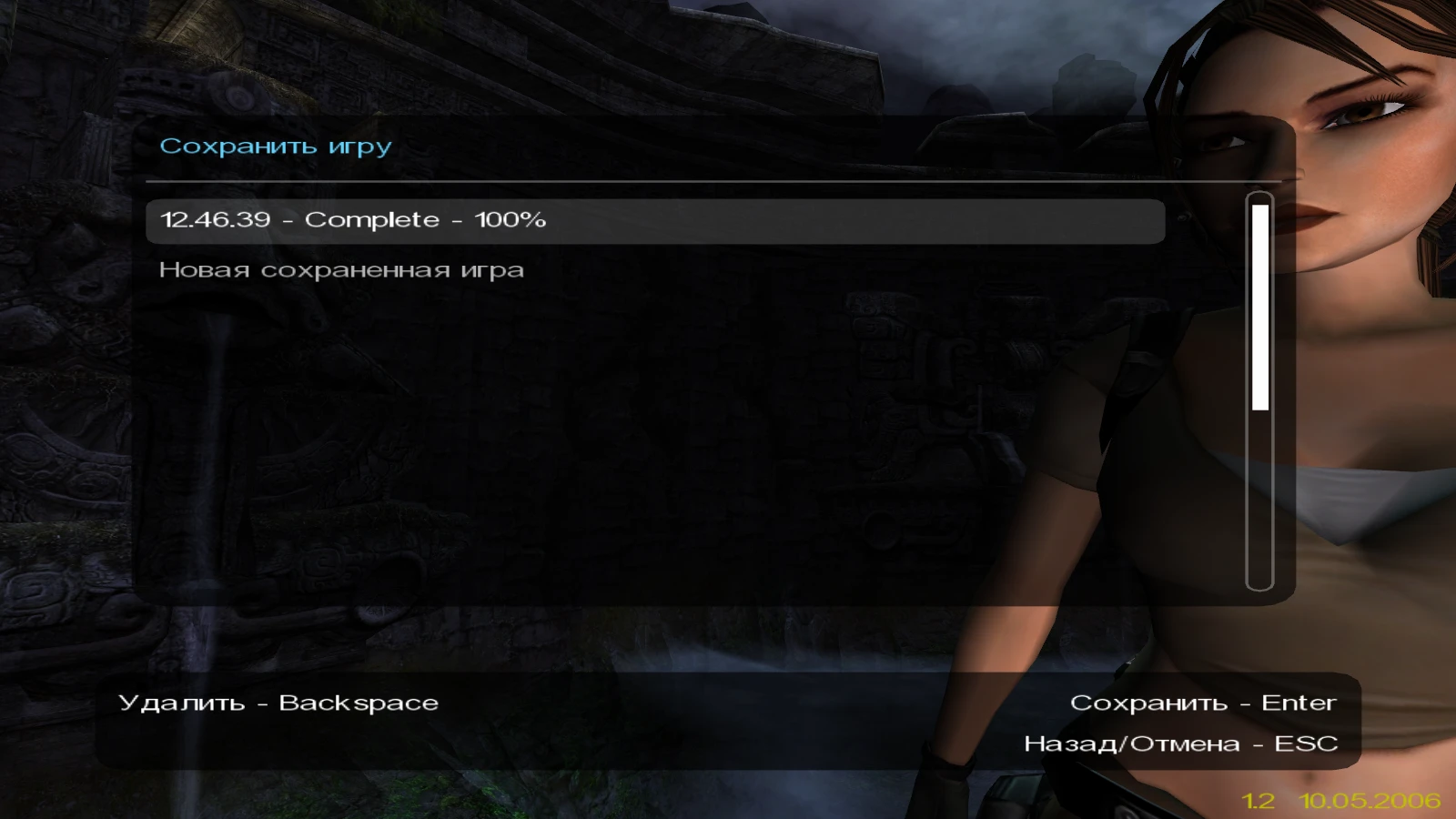Click the "100%" label in the save name
This screenshot has width=1456, height=819.
point(511,220)
